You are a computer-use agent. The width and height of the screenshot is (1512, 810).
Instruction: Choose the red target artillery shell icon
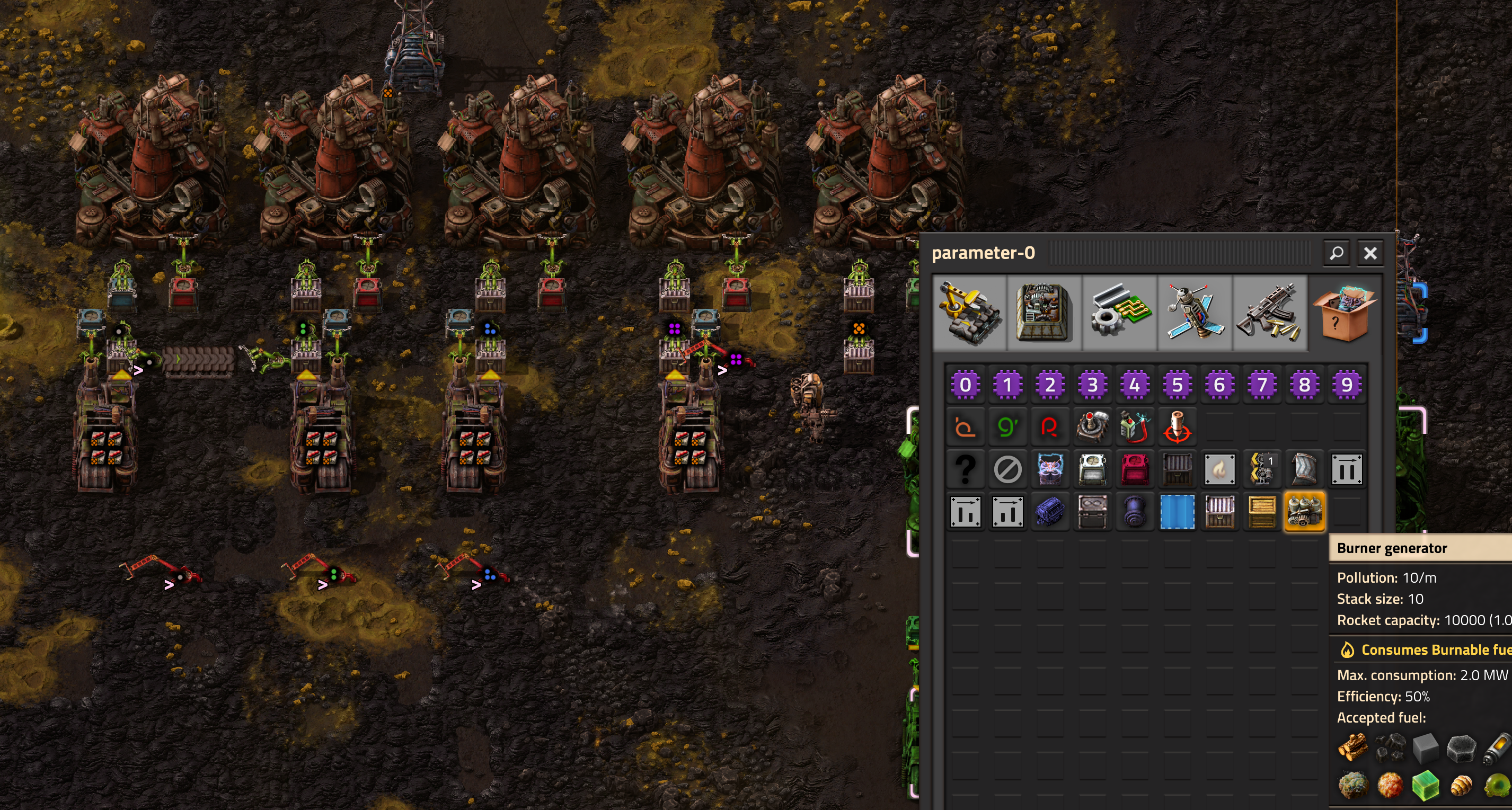tap(1178, 427)
